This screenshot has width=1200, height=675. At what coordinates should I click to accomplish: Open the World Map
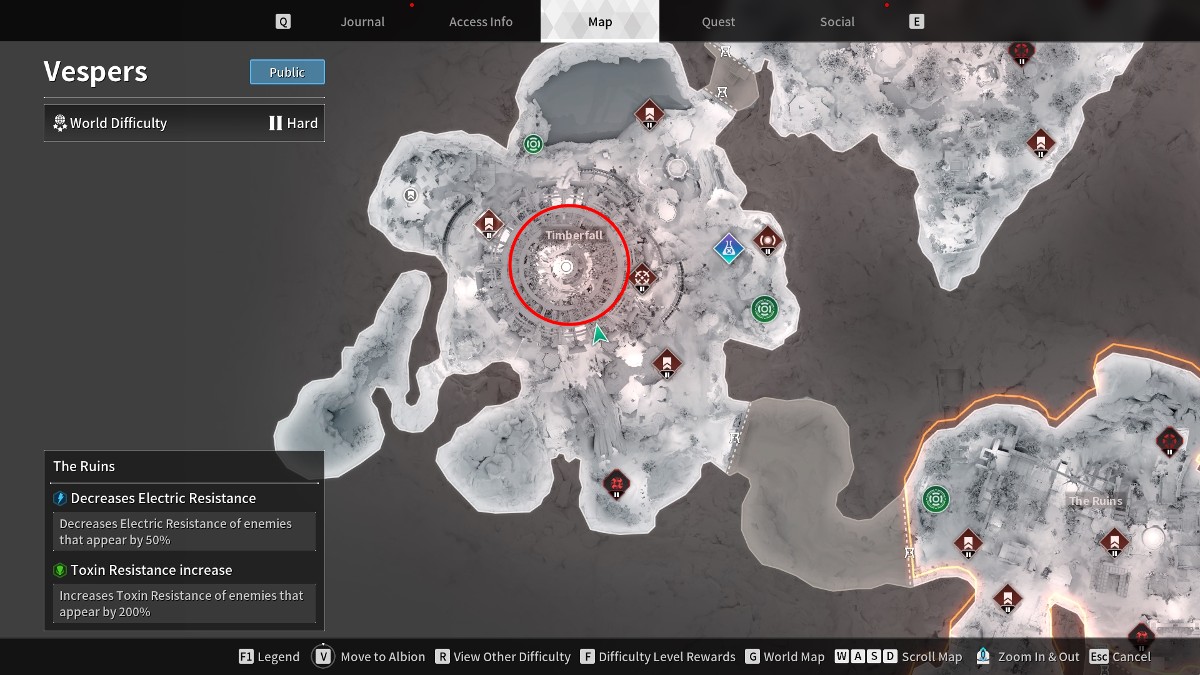click(x=783, y=657)
